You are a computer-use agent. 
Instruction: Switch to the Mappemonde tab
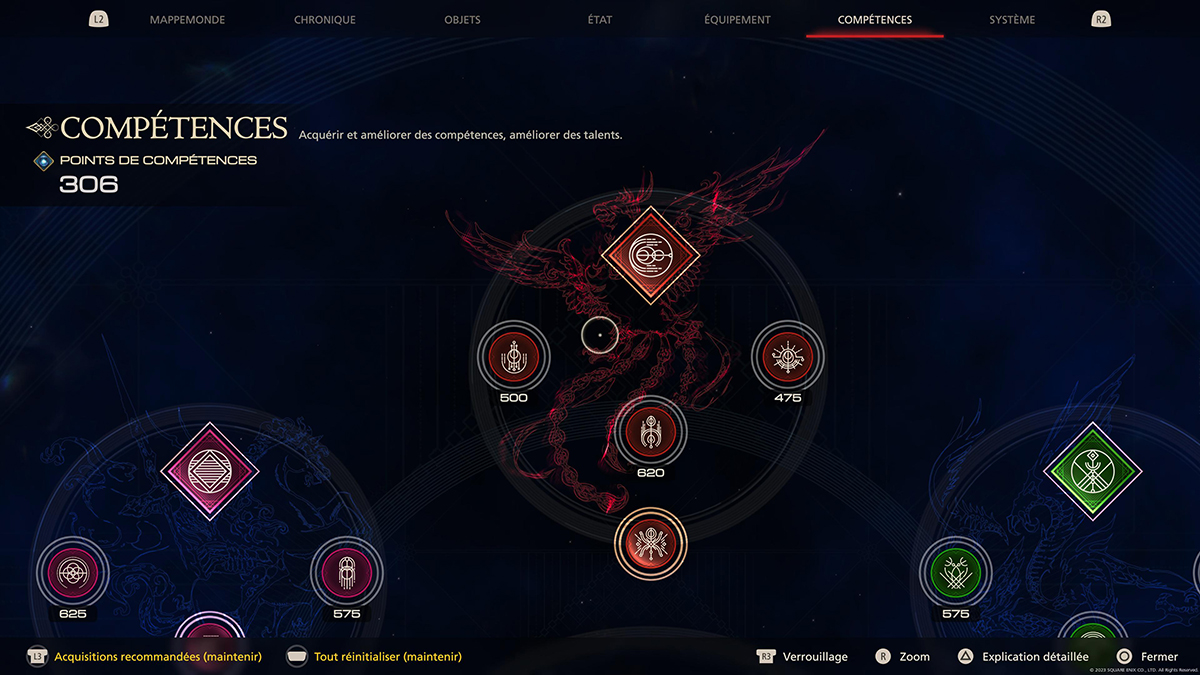click(x=187, y=20)
